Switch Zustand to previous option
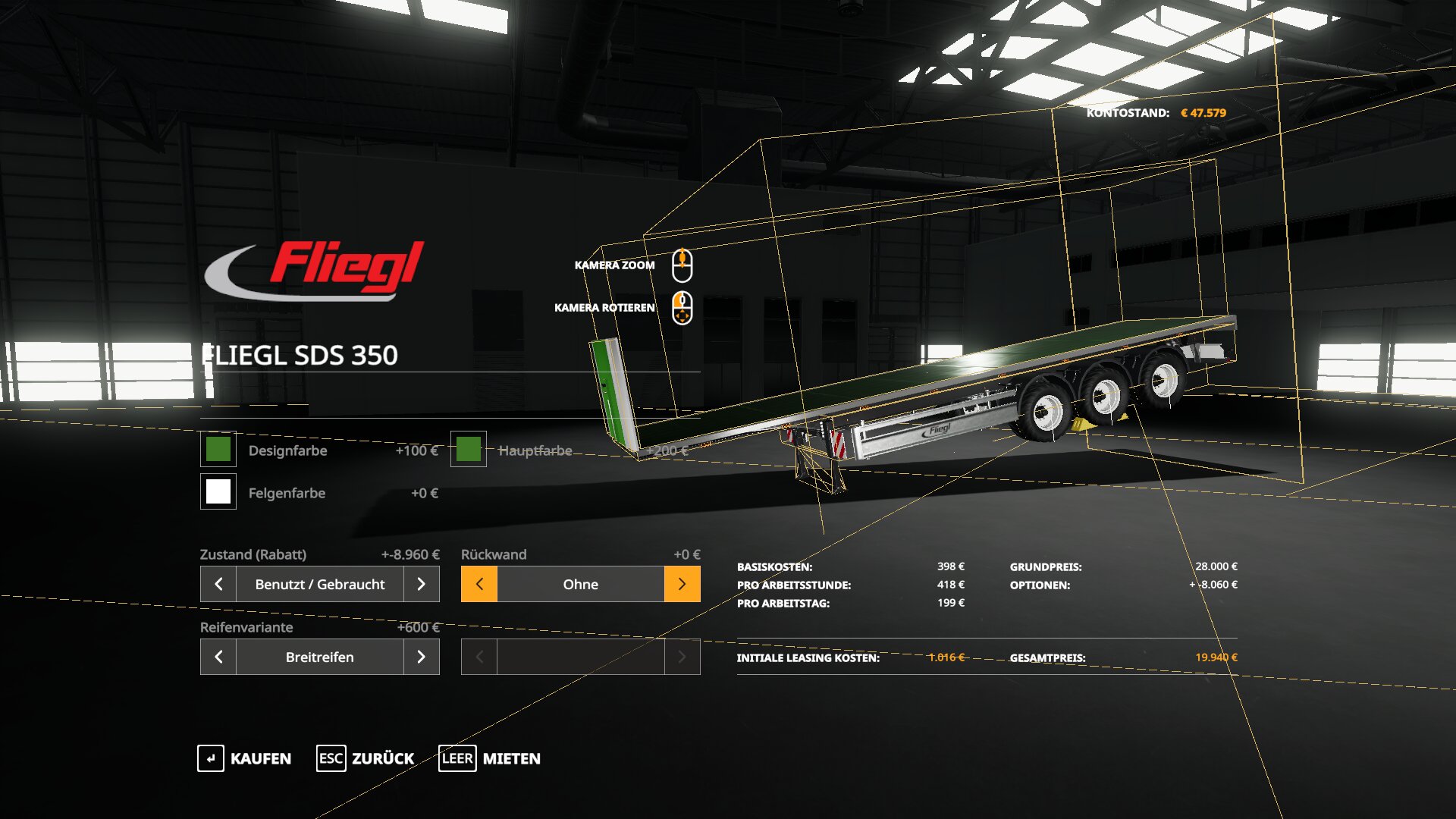The image size is (1456, 819). pos(218,584)
